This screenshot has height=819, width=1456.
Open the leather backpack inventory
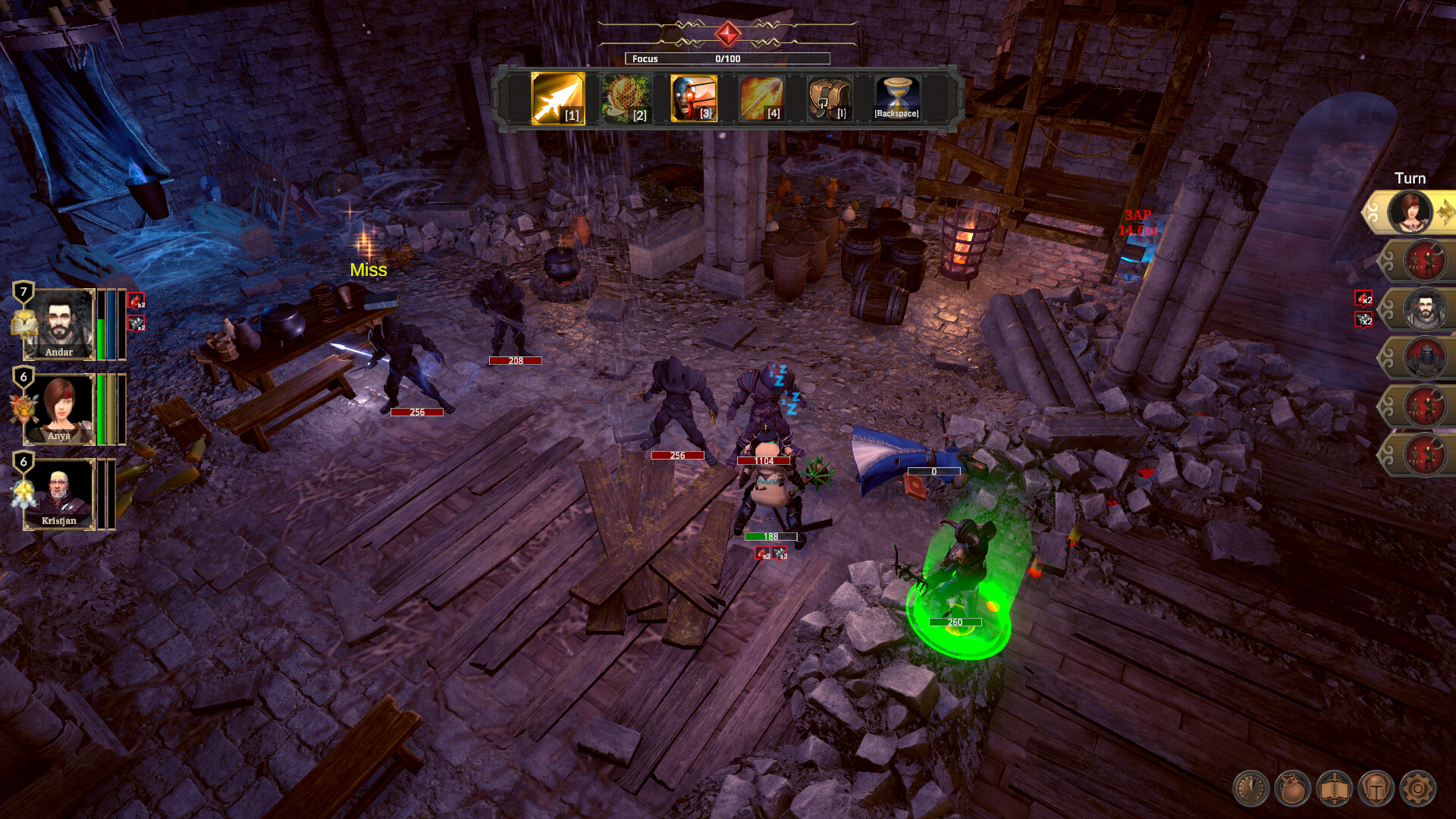pos(828,99)
